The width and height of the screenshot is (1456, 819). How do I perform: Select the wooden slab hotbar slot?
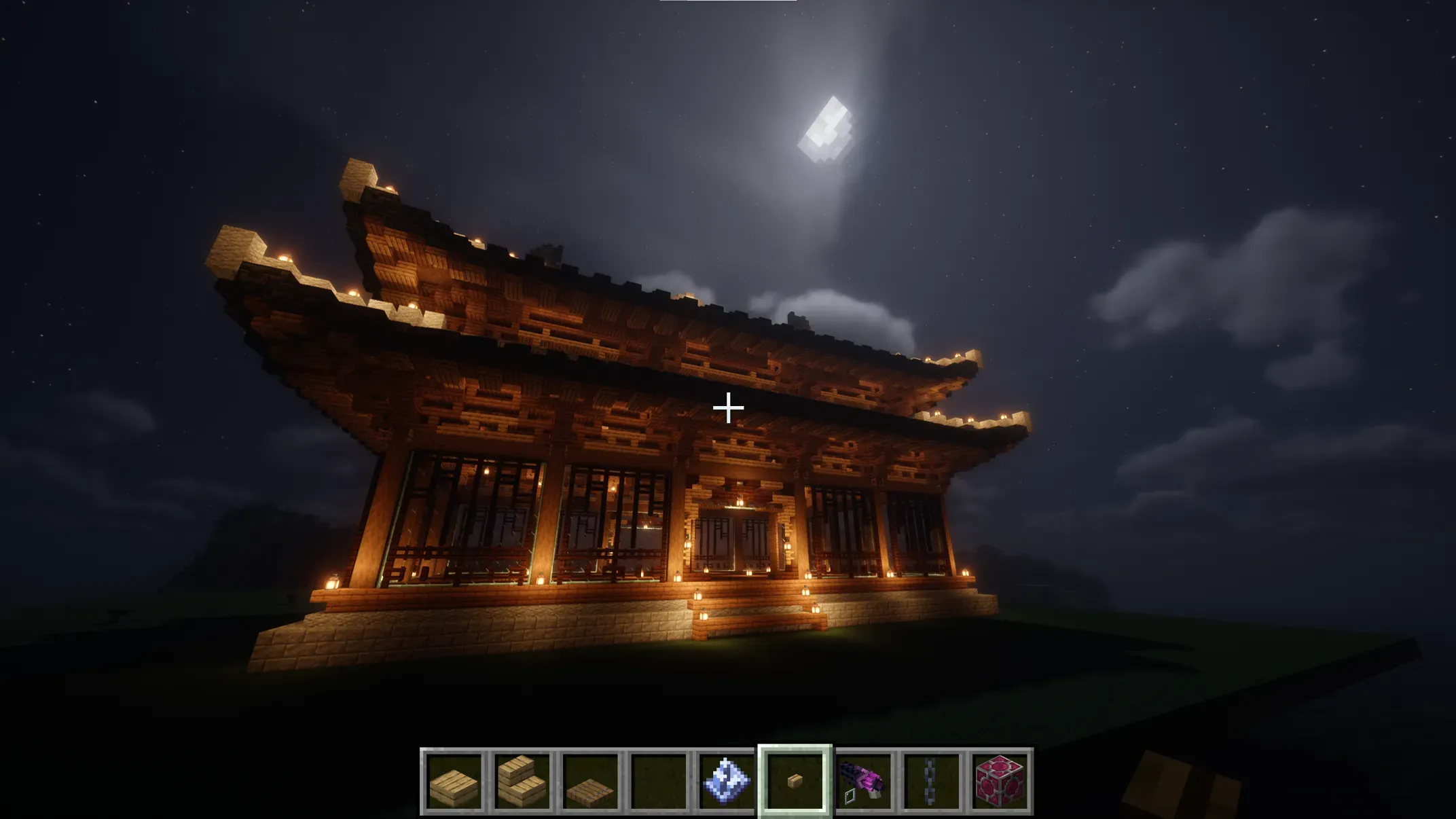click(x=454, y=782)
